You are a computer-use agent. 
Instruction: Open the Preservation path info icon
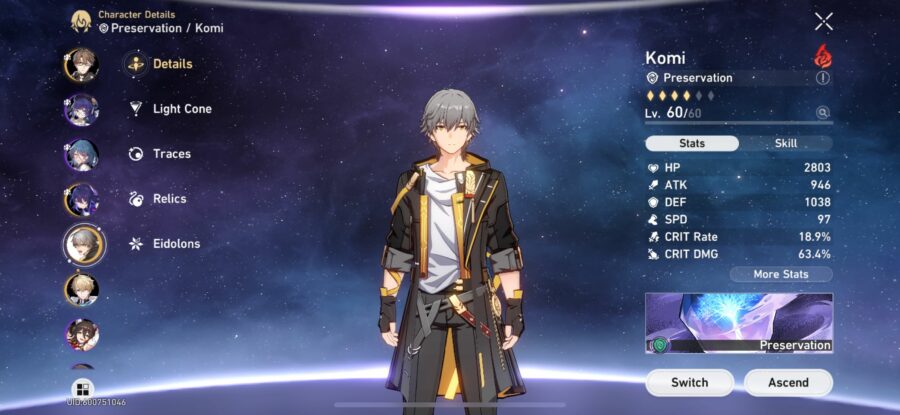pyautogui.click(x=823, y=78)
